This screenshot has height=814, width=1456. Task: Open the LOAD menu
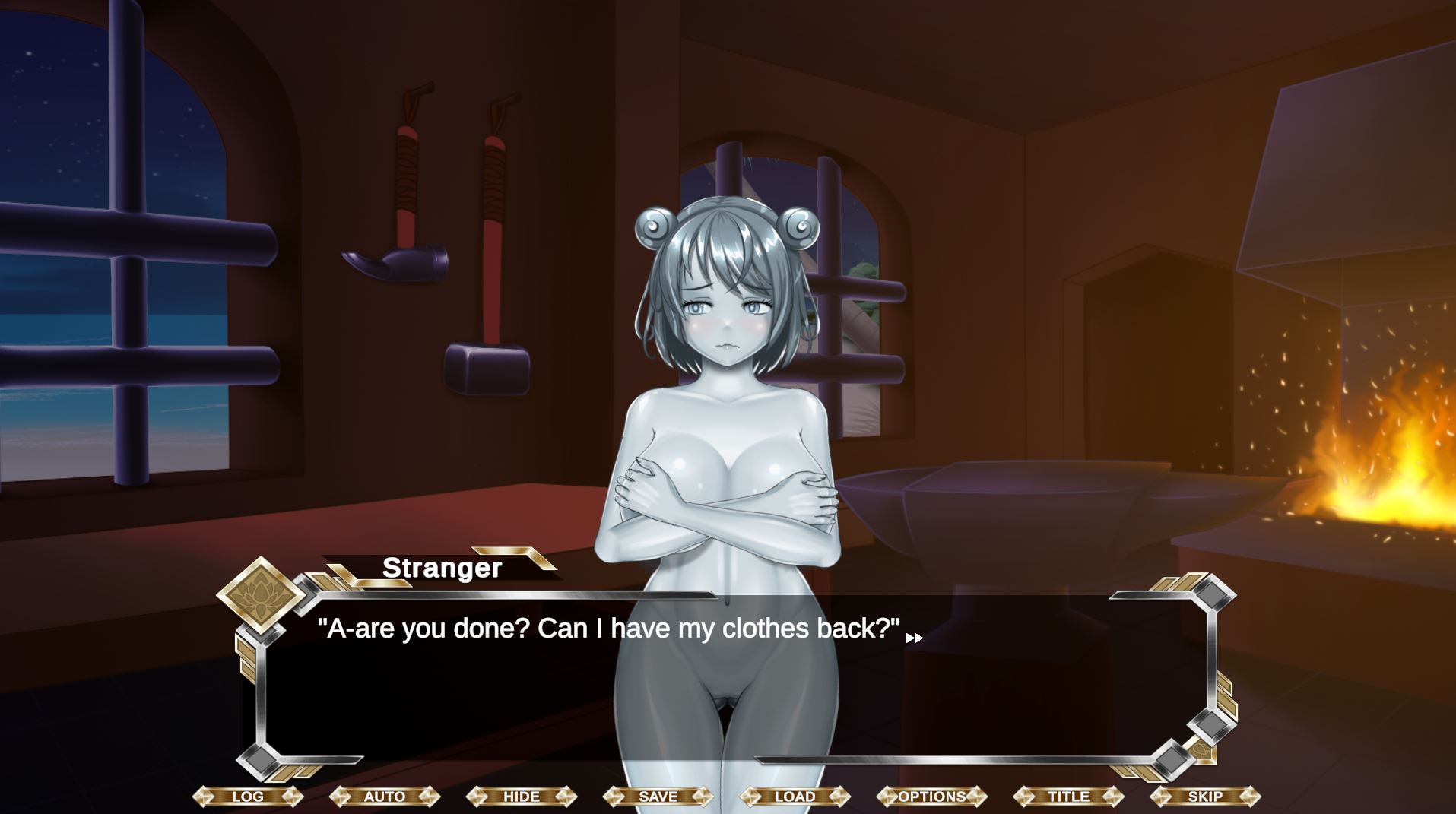click(795, 797)
